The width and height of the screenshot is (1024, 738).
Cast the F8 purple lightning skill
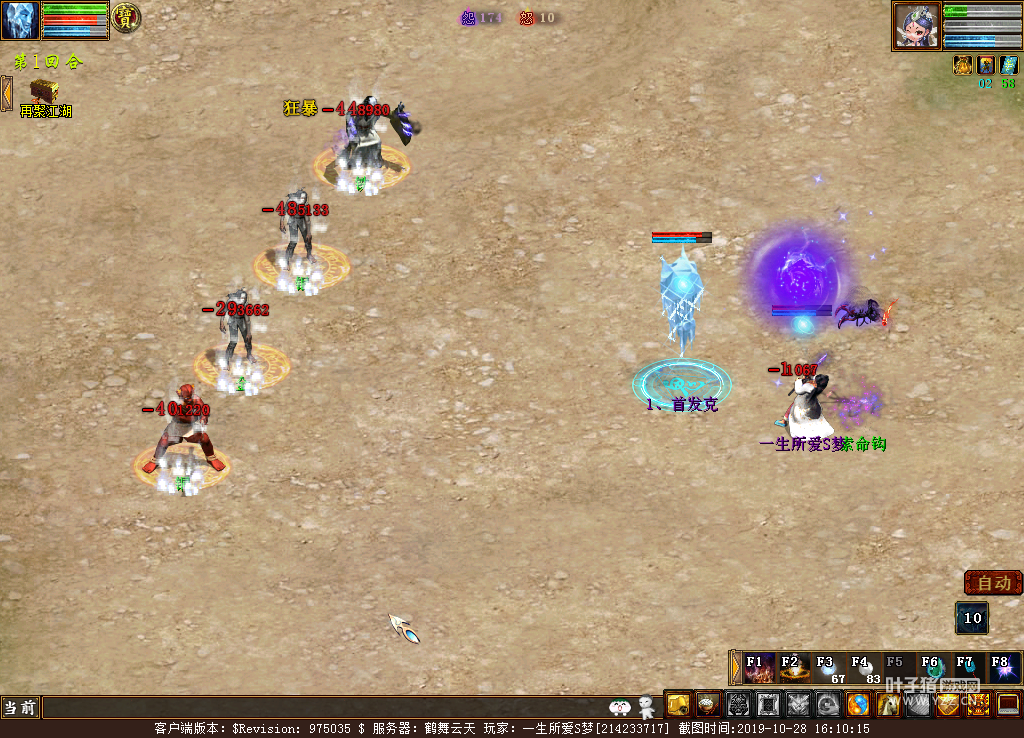pos(1002,668)
